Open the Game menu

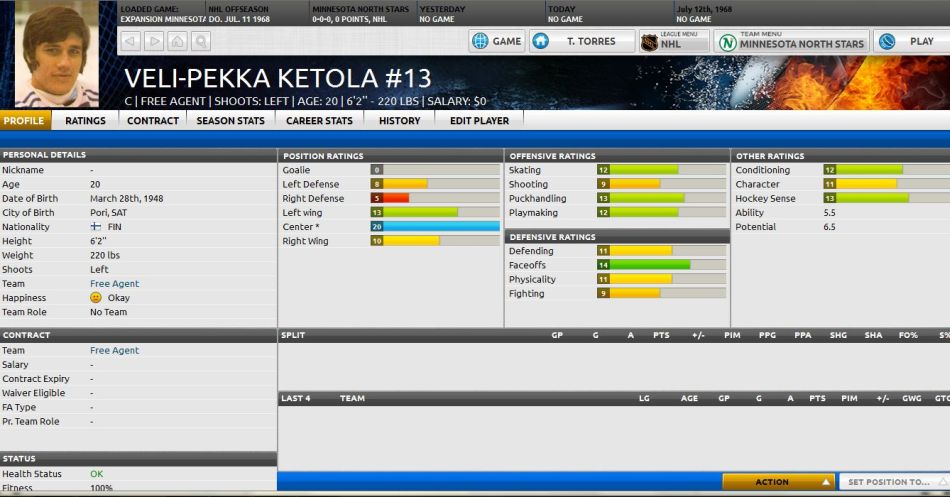coord(497,42)
